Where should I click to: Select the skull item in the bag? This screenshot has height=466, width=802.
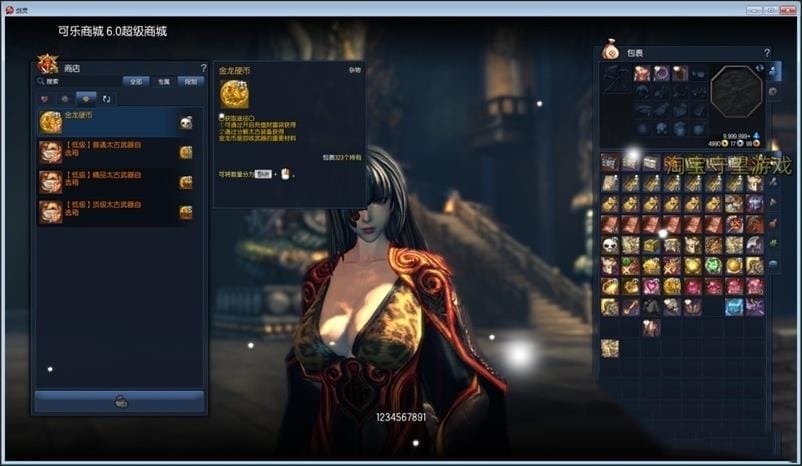pyautogui.click(x=609, y=245)
